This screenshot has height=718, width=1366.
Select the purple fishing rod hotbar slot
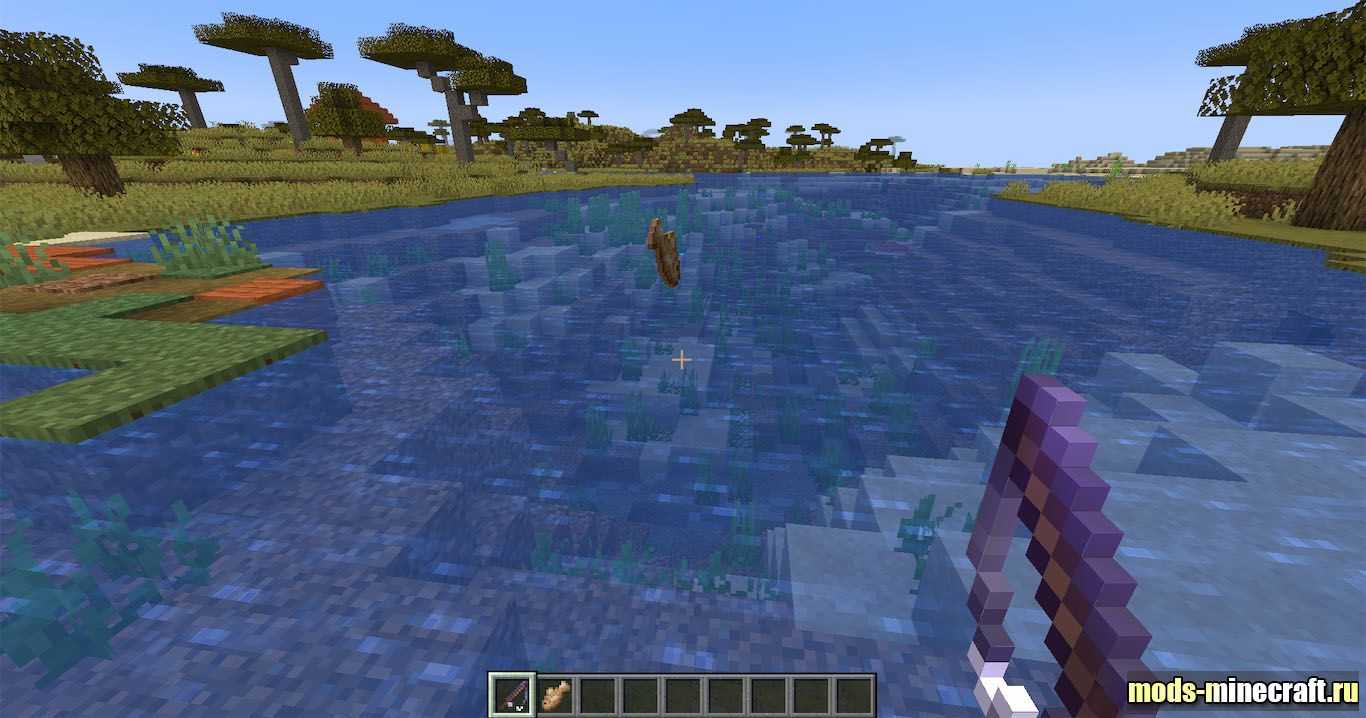click(510, 695)
